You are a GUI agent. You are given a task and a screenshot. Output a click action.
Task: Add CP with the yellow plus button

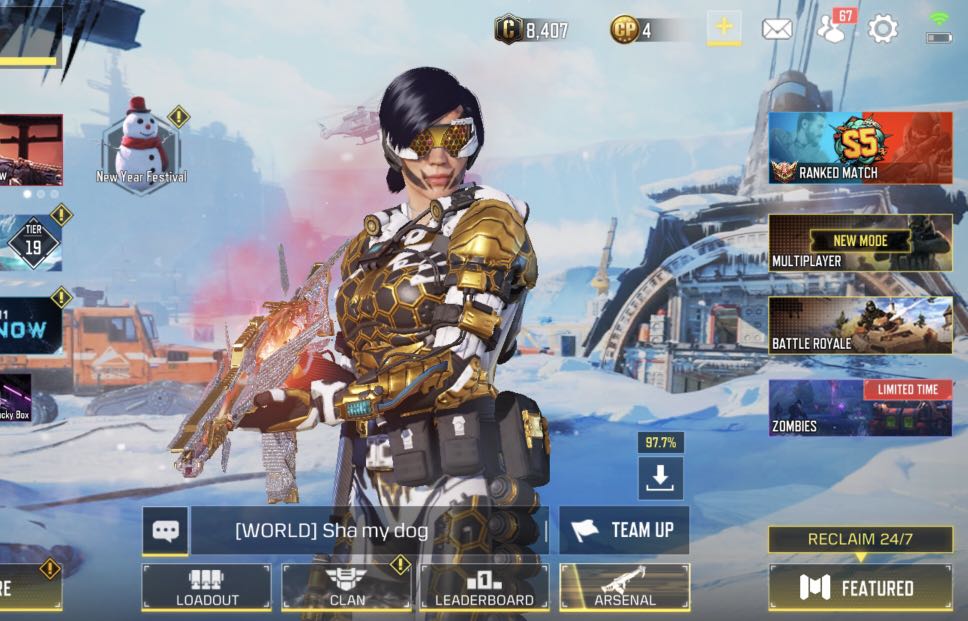724,28
